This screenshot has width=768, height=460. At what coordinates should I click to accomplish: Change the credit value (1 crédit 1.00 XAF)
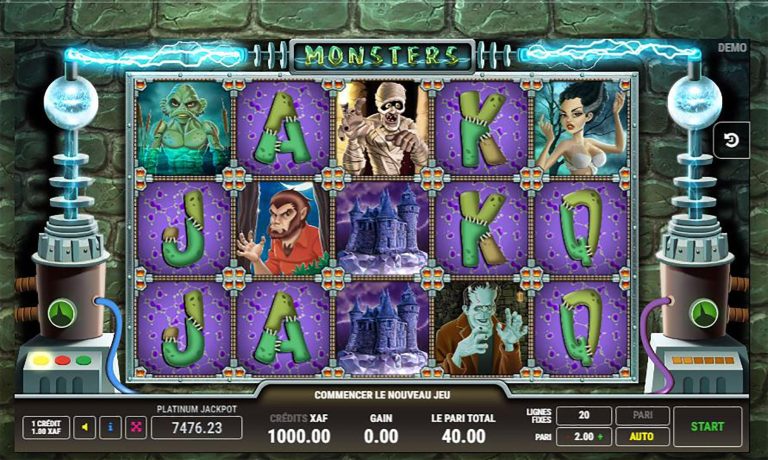click(x=46, y=427)
